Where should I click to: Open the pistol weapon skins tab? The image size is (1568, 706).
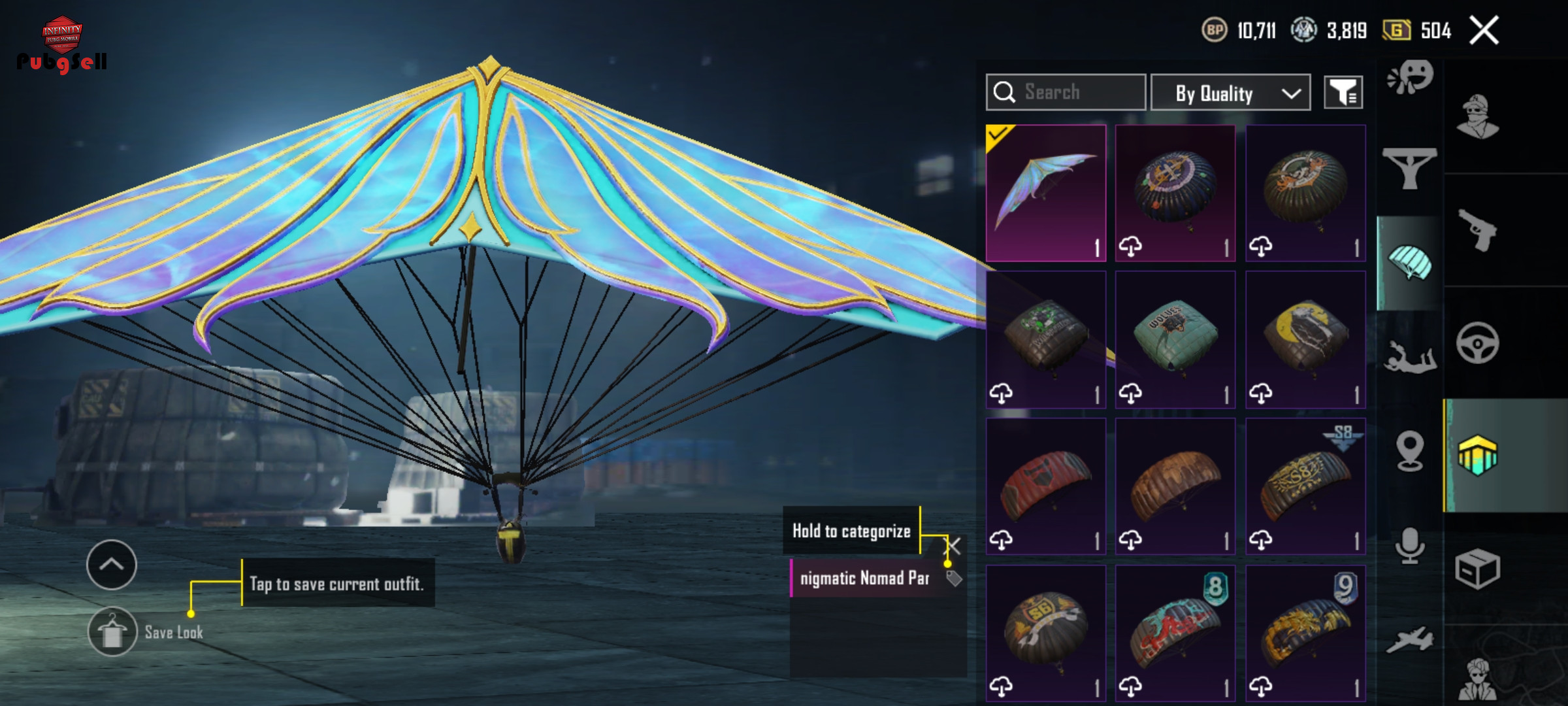[x=1478, y=230]
